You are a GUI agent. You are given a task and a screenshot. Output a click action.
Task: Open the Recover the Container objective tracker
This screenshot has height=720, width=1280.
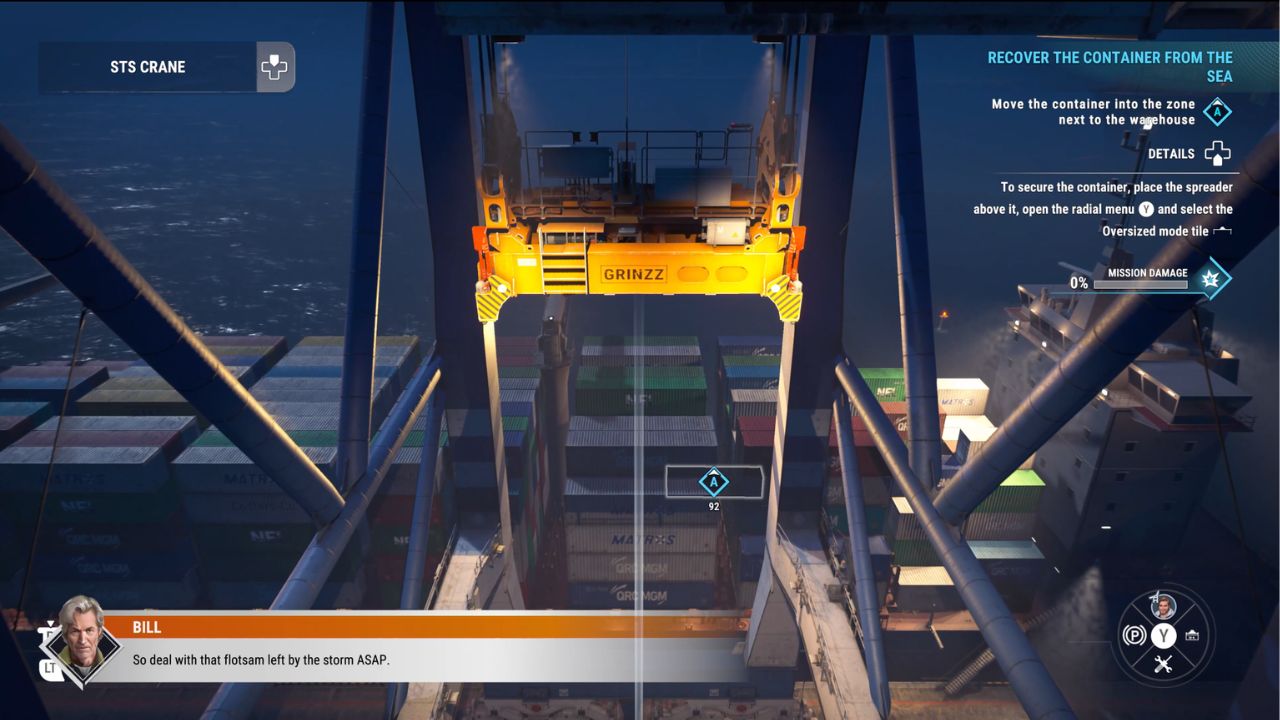click(x=1109, y=67)
